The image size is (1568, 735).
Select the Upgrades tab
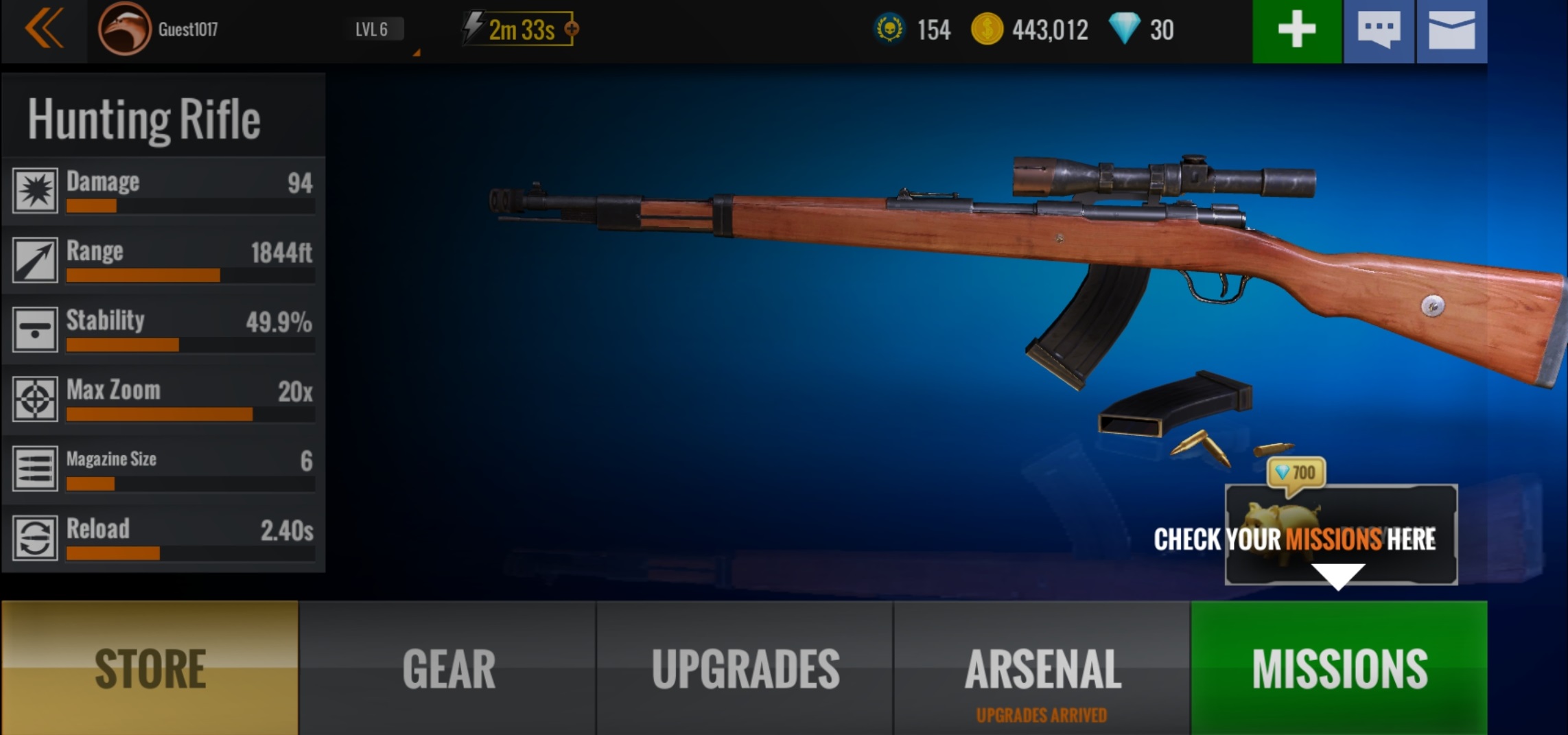click(x=745, y=668)
